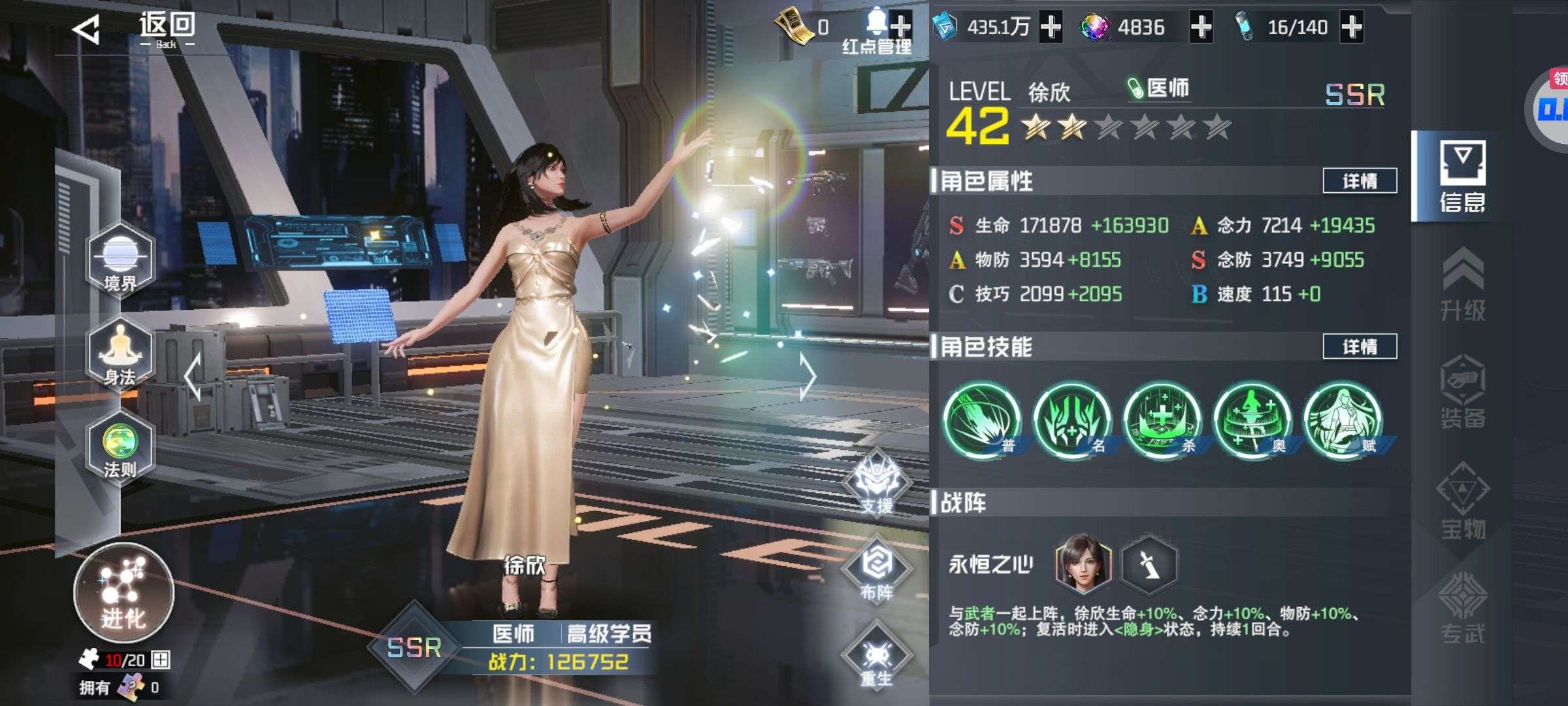Select the 普 basic attack skill icon
1568x706 pixels.
click(x=982, y=420)
